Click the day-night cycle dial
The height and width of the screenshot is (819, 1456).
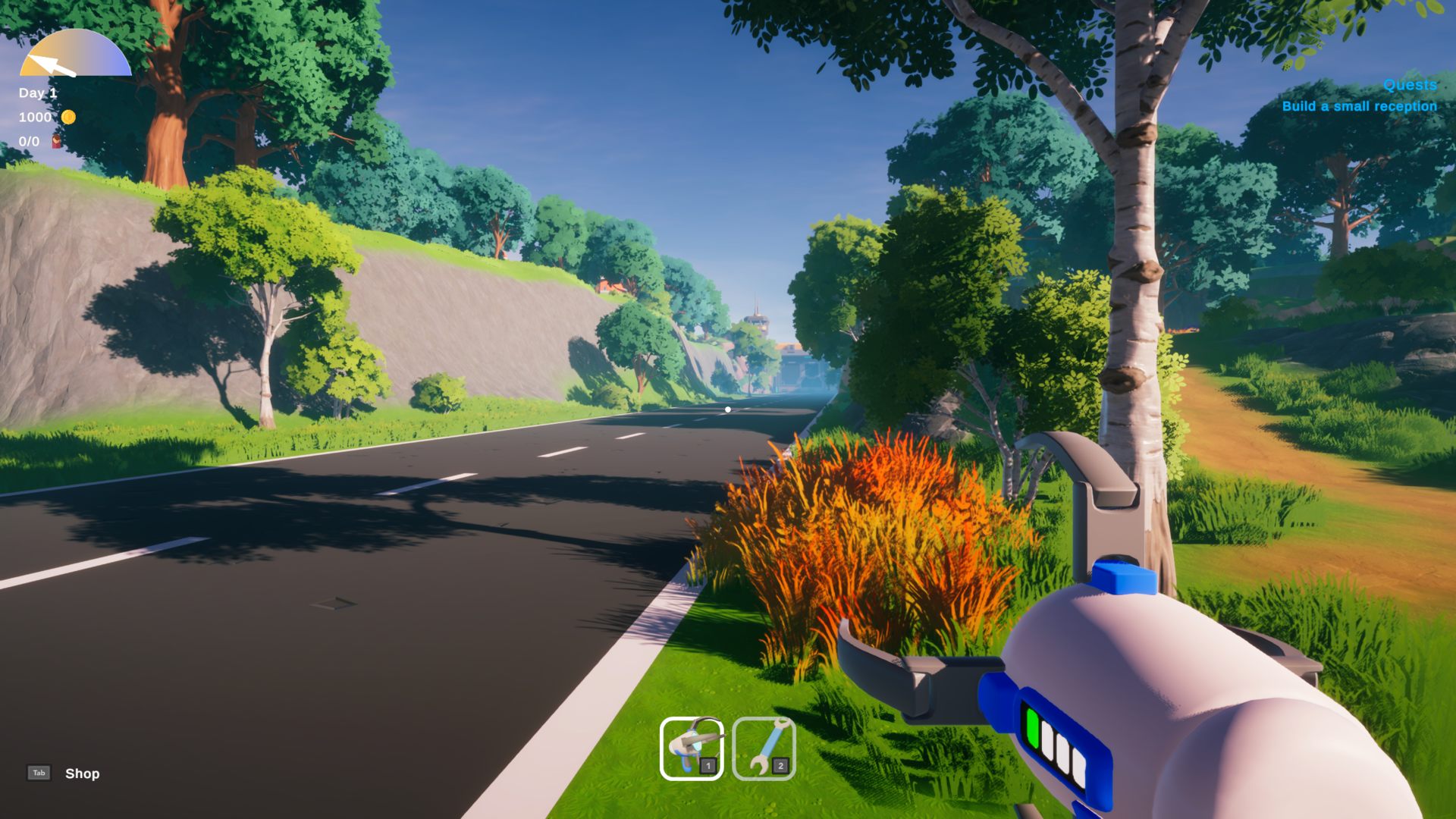(x=75, y=56)
